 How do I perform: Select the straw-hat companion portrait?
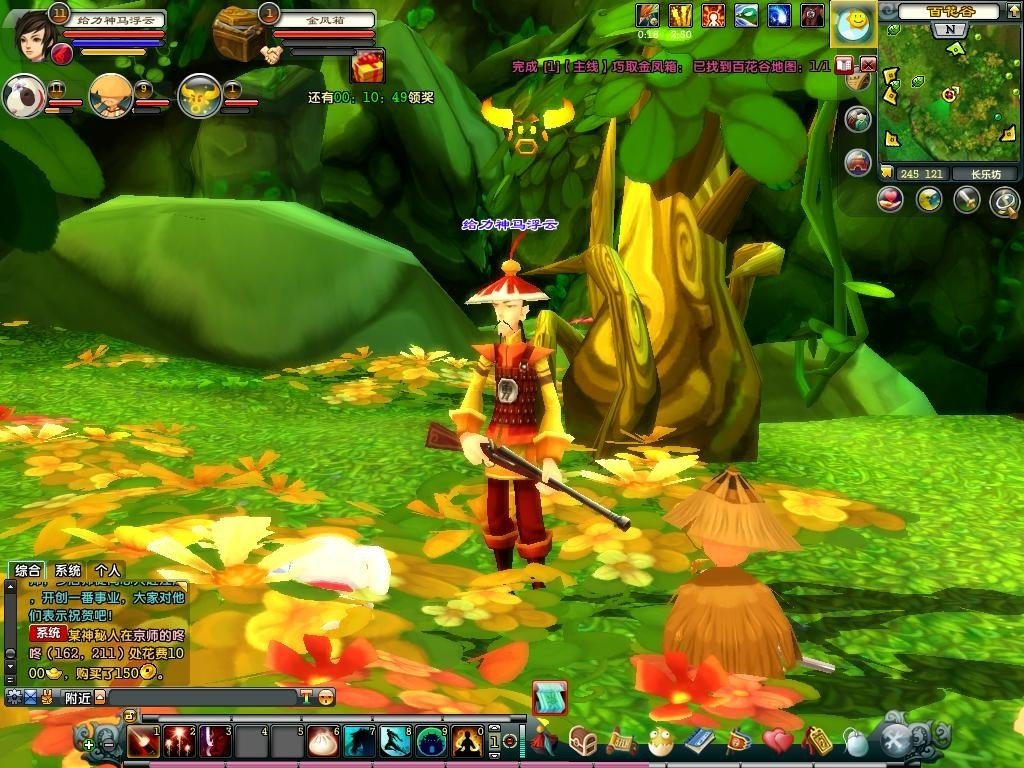(110, 96)
